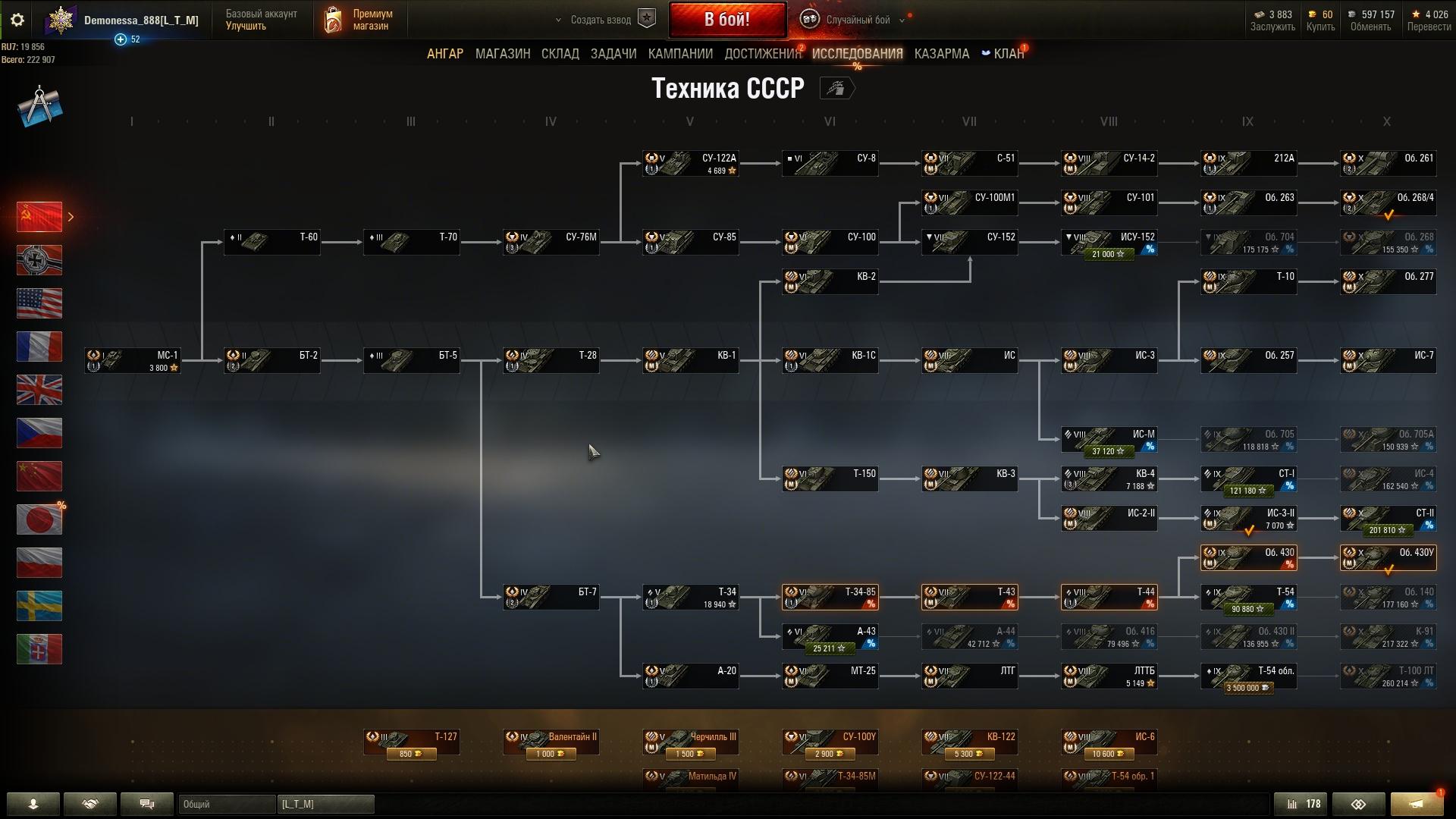Choose the USA nation flag

(x=39, y=303)
